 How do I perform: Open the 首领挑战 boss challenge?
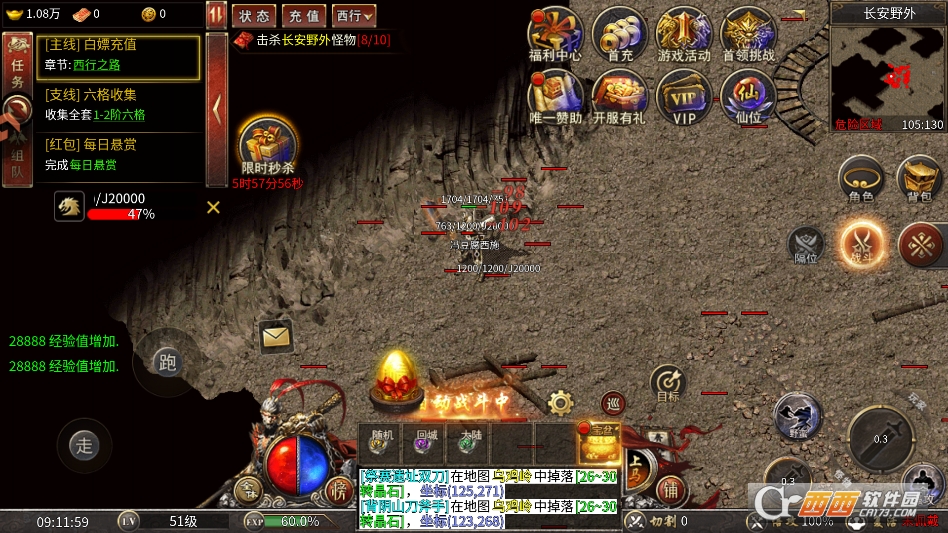point(748,35)
